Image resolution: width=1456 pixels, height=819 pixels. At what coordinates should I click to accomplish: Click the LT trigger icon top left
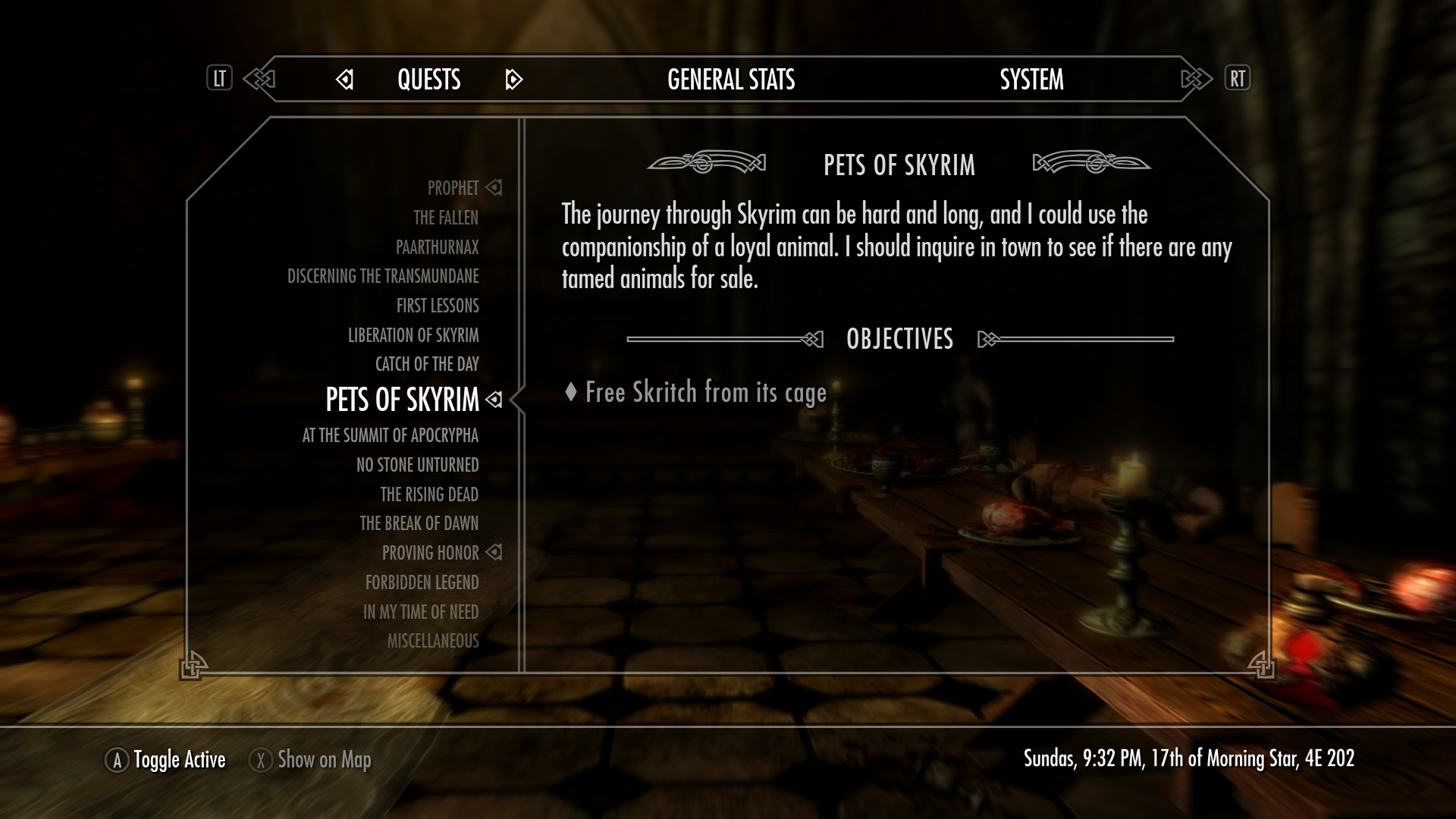[x=219, y=78]
